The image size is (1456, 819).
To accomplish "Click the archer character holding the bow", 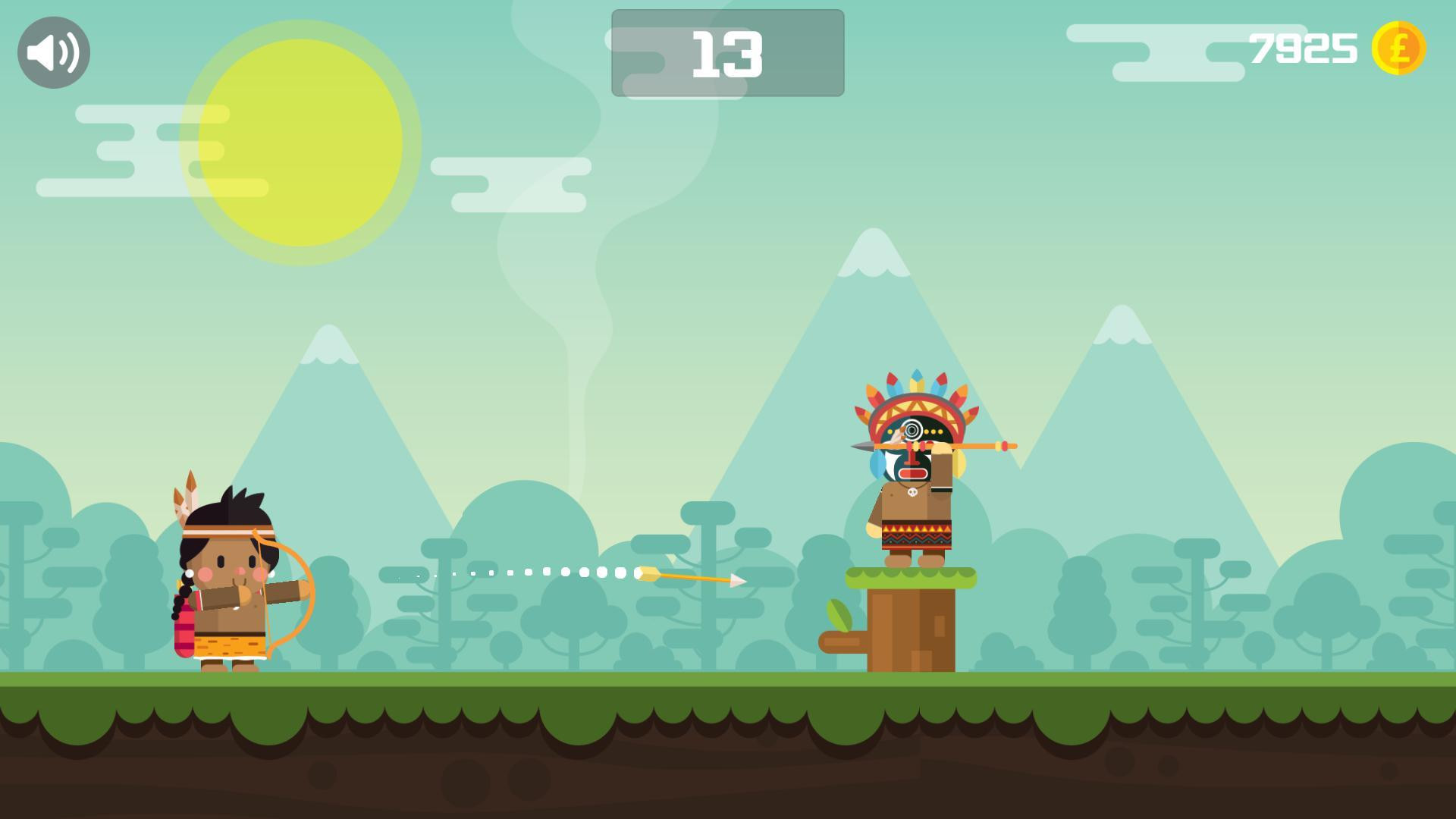I will (x=227, y=591).
